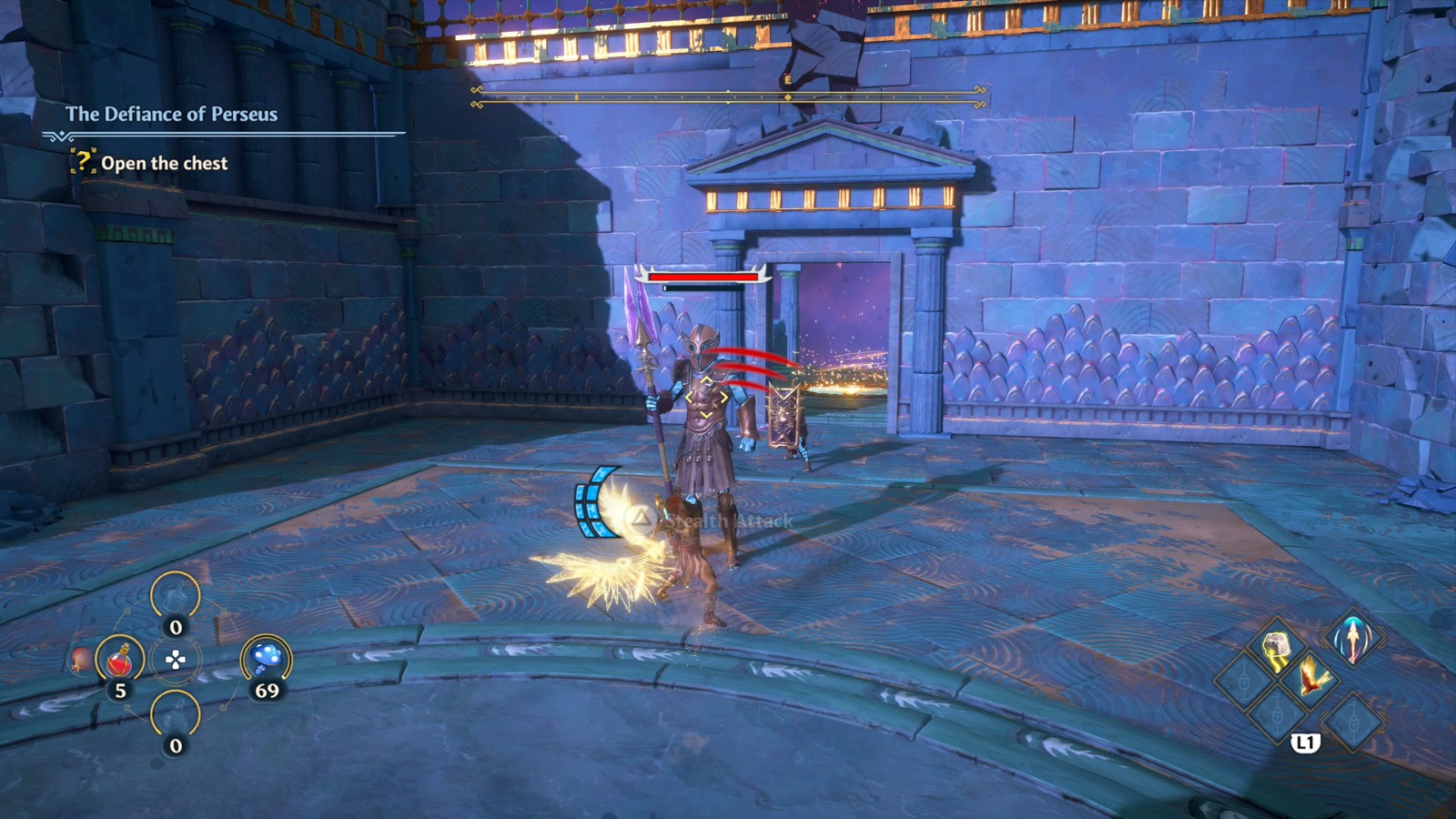Click a locked ability slot icon
Viewport: 1456px width, 819px height.
(1245, 680)
